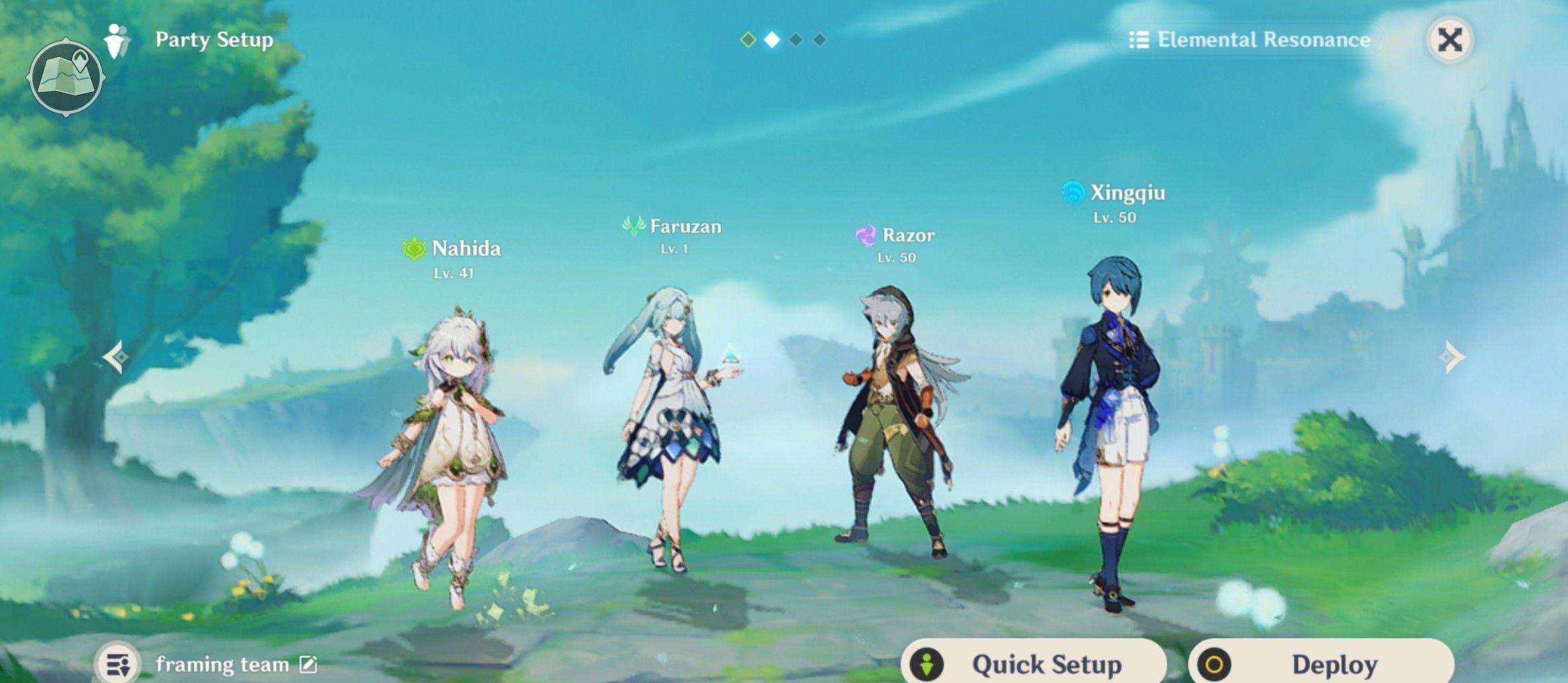Image resolution: width=1568 pixels, height=683 pixels.
Task: Select the fourth page indicator dot
Action: (820, 41)
